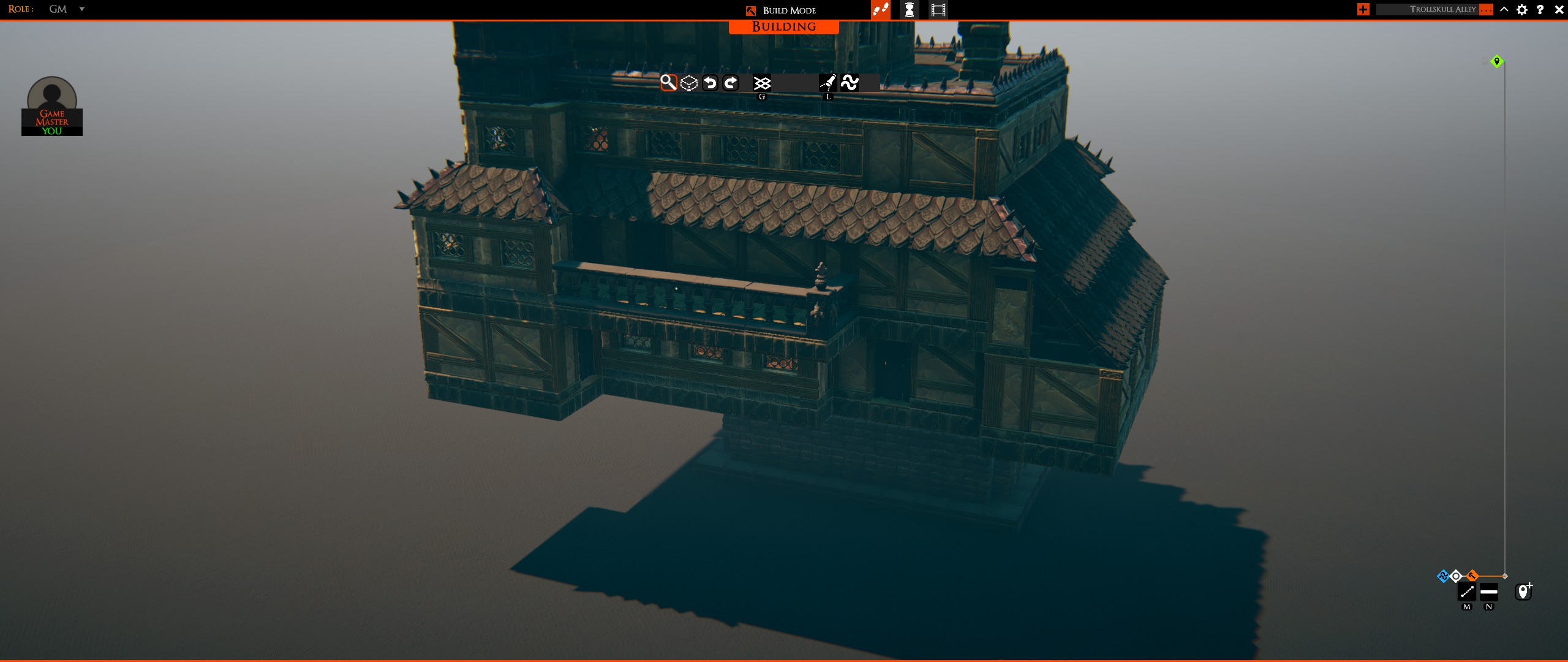This screenshot has width=1568, height=662.
Task: Undo the last build action
Action: [x=709, y=82]
